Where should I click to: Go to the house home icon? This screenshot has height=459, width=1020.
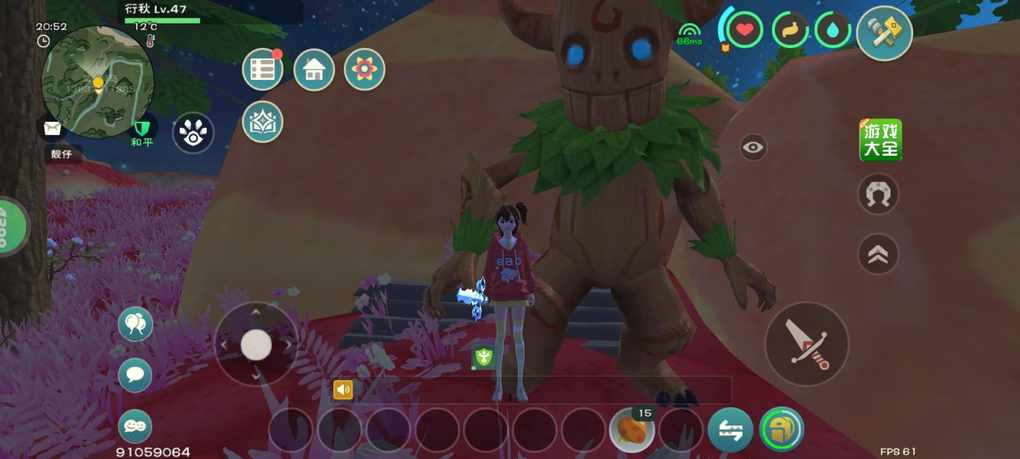(x=314, y=69)
